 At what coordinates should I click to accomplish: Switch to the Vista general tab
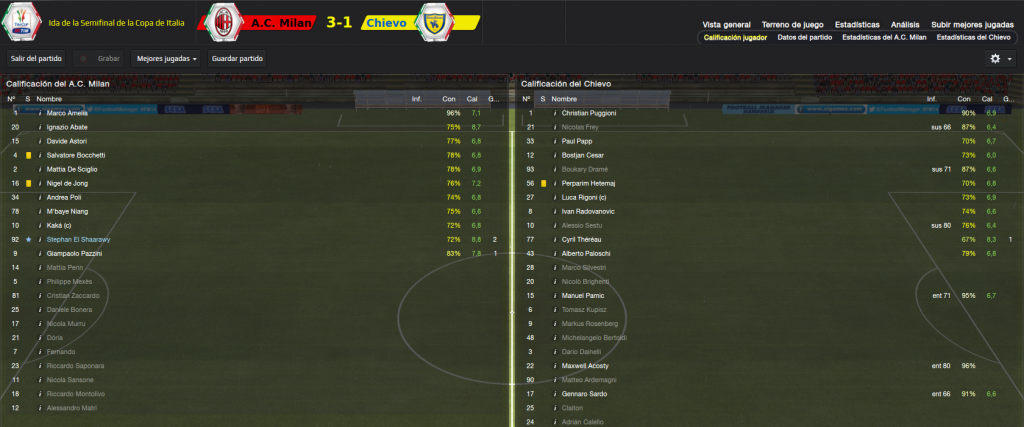(726, 24)
